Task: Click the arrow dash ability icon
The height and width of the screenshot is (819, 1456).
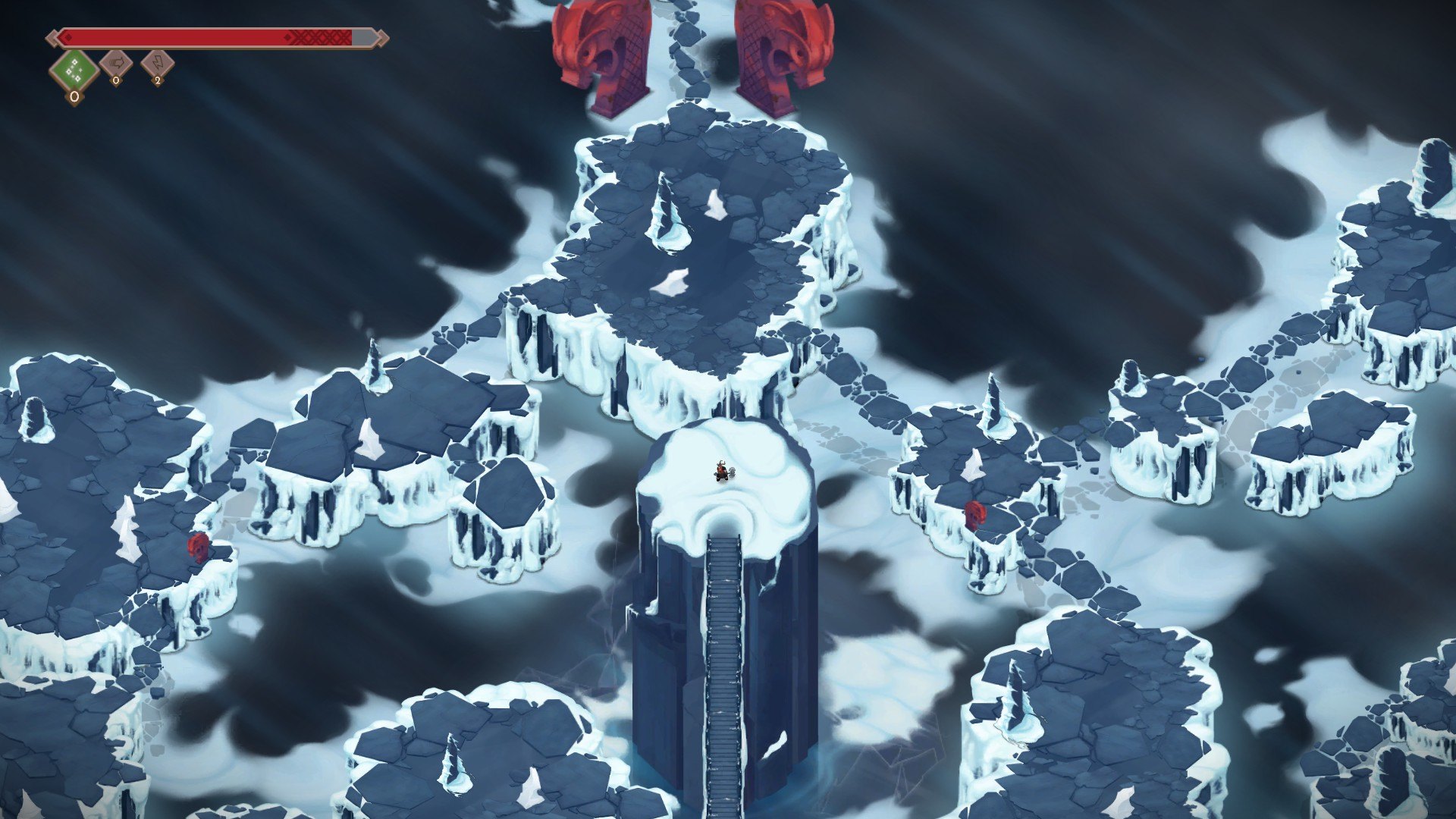Action: tap(116, 64)
